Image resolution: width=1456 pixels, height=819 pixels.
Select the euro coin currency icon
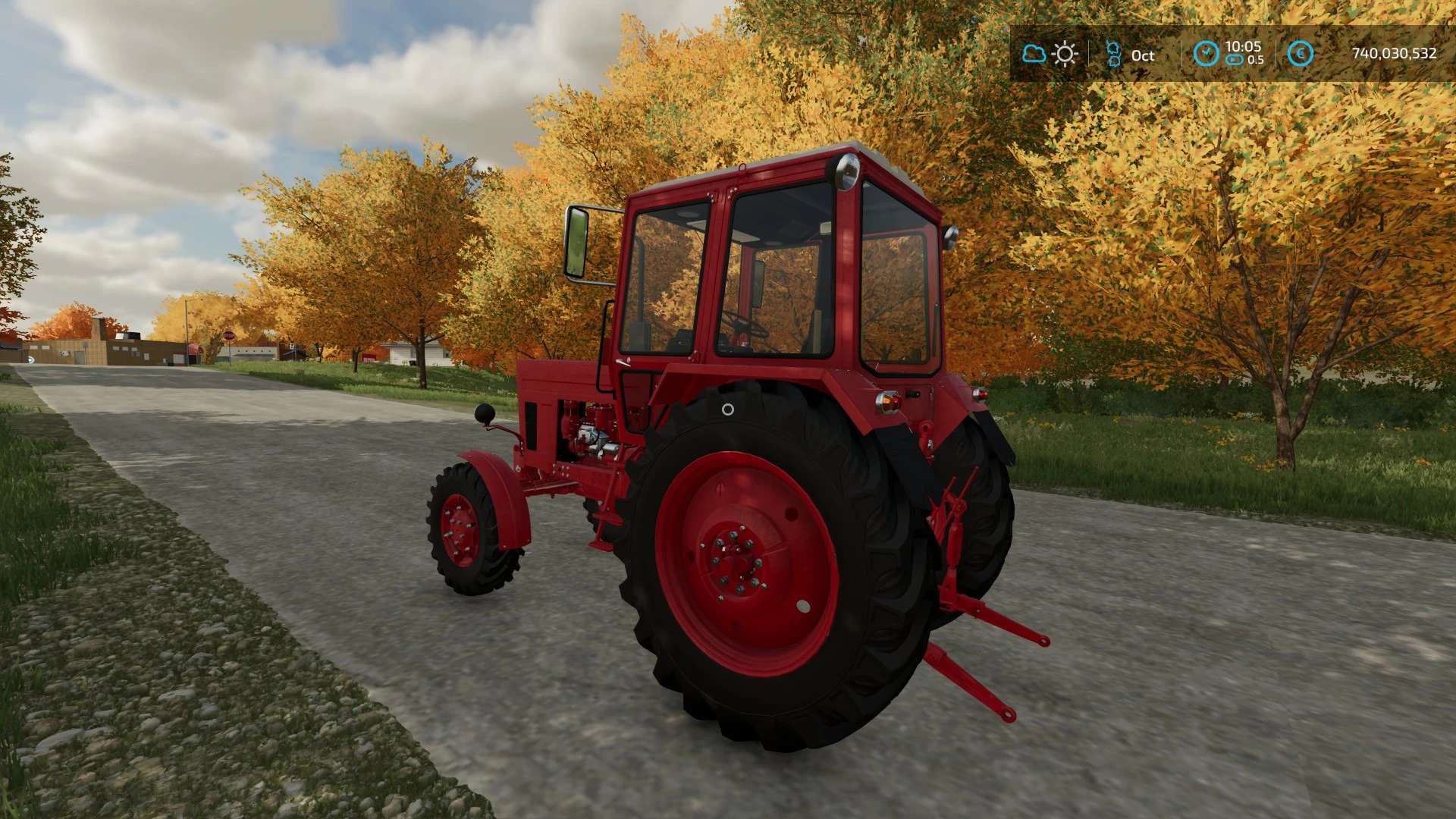[x=1301, y=54]
